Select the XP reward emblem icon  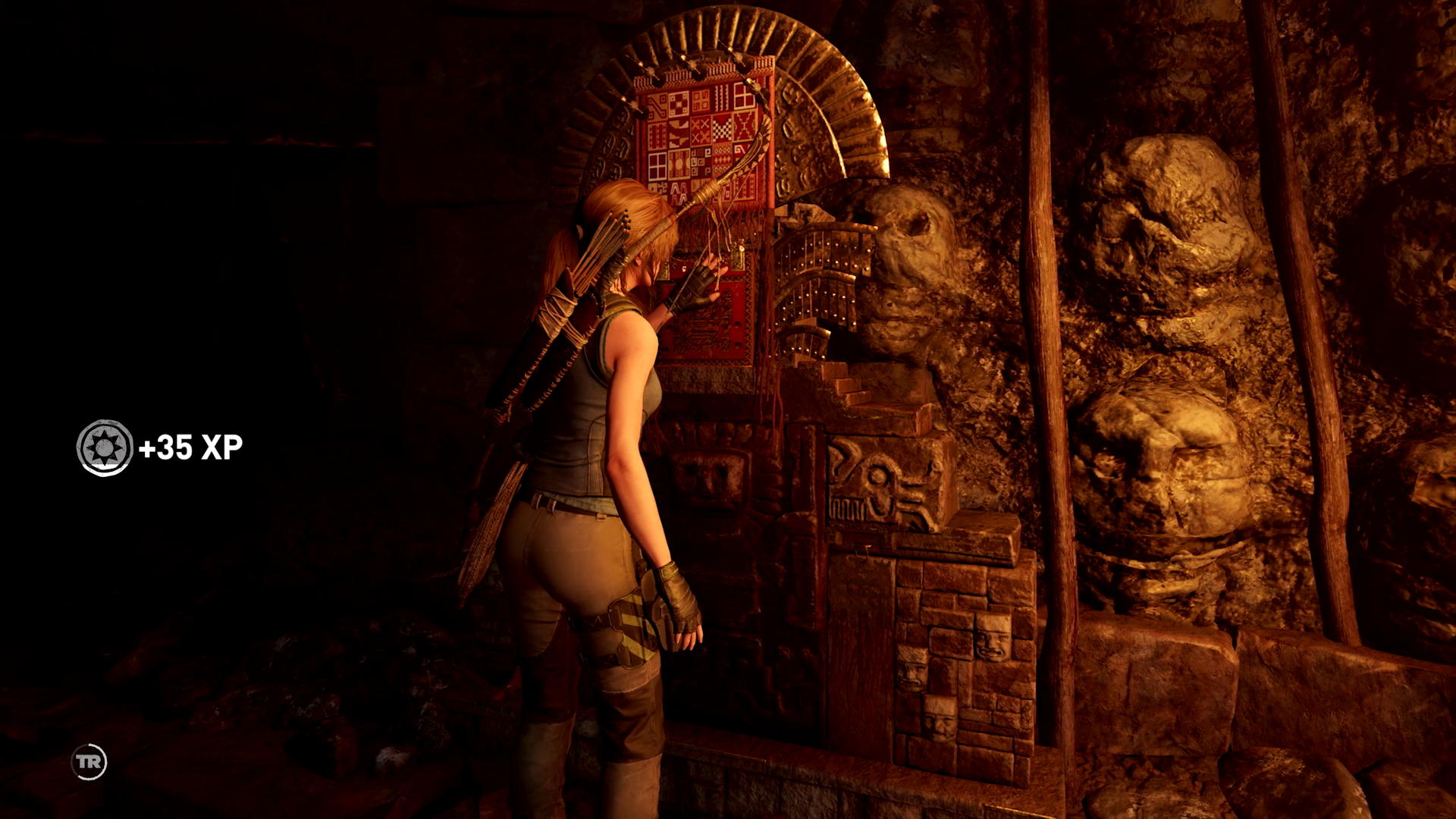(x=105, y=448)
